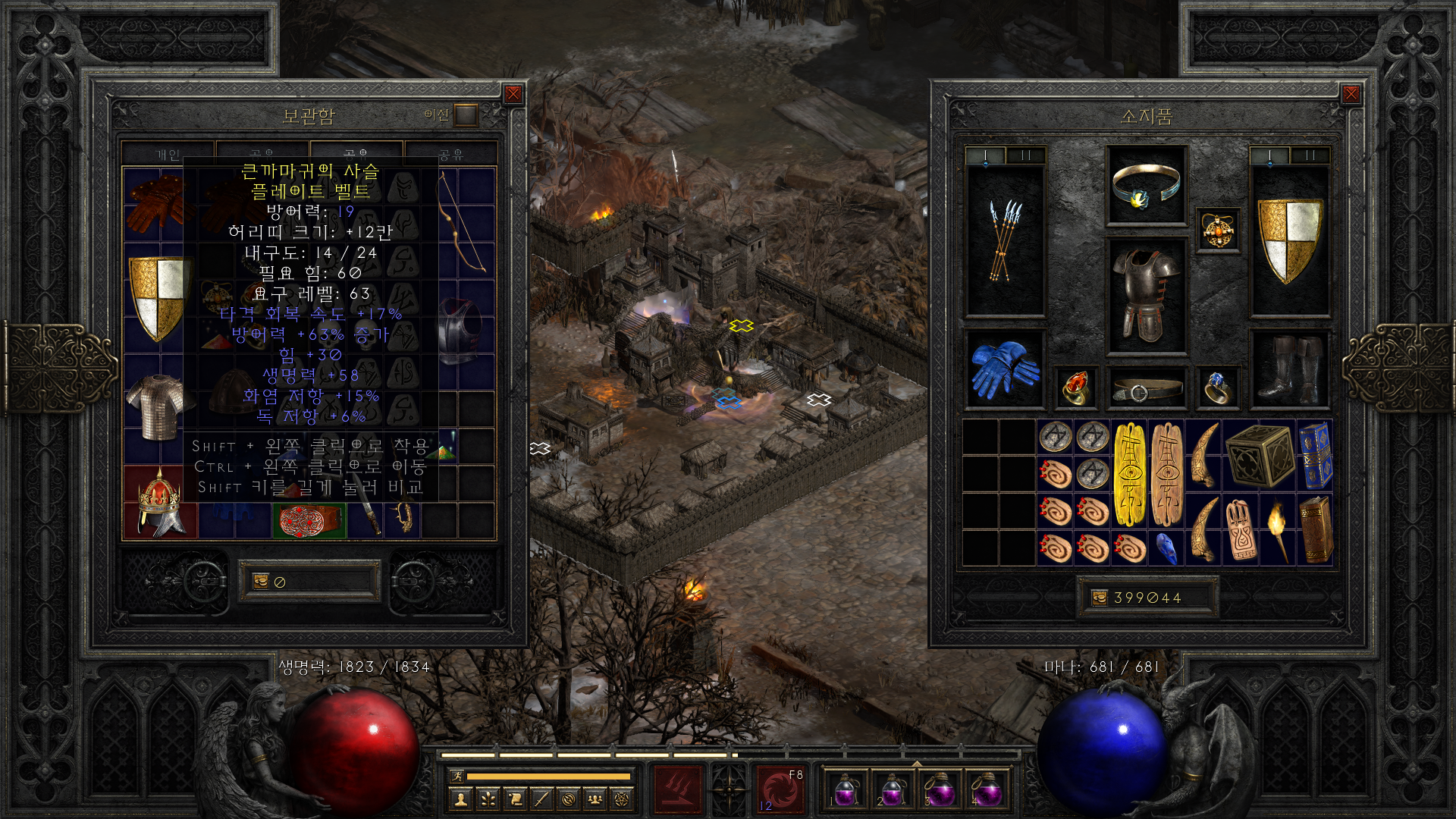The height and width of the screenshot is (819, 1456).
Task: Select the equipped blue gloves
Action: 1005,369
